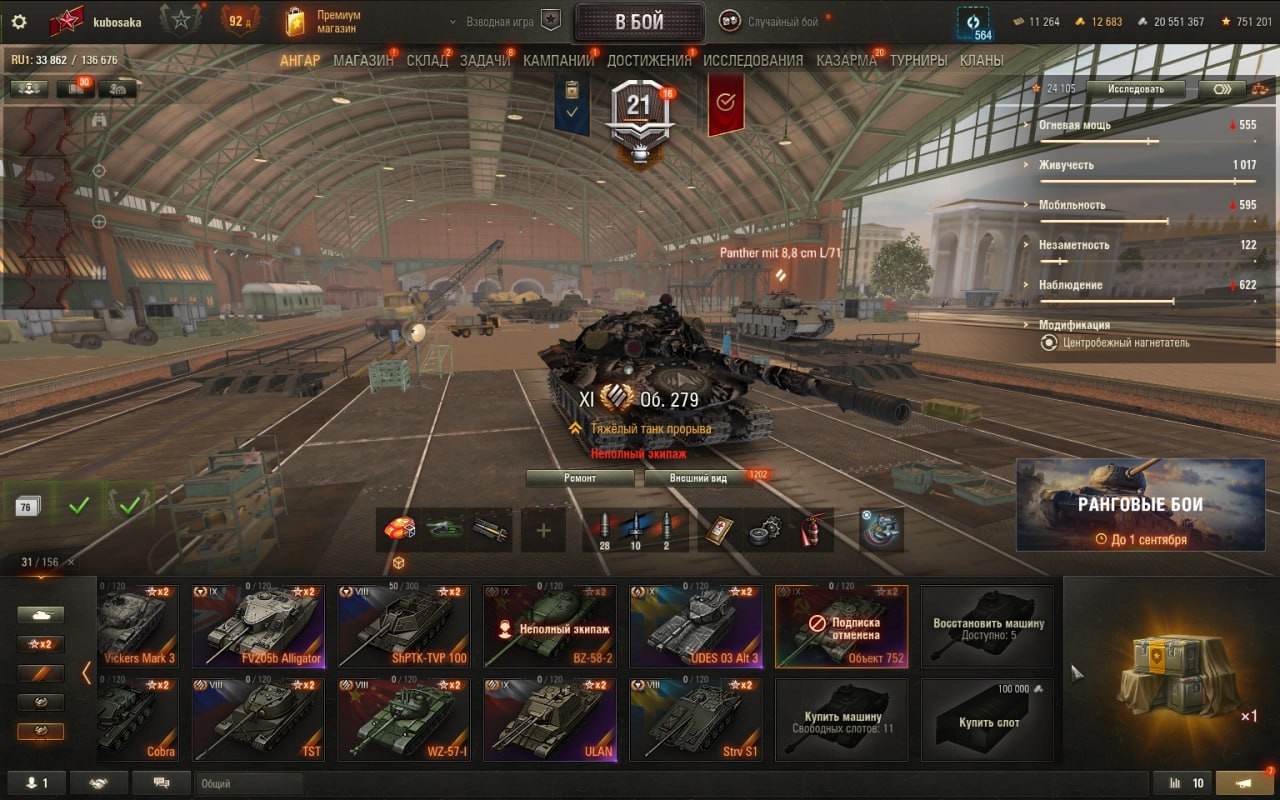Viewport: 1280px width, 800px height.
Task: Open Восстановить машину restore tile
Action: pos(988,627)
